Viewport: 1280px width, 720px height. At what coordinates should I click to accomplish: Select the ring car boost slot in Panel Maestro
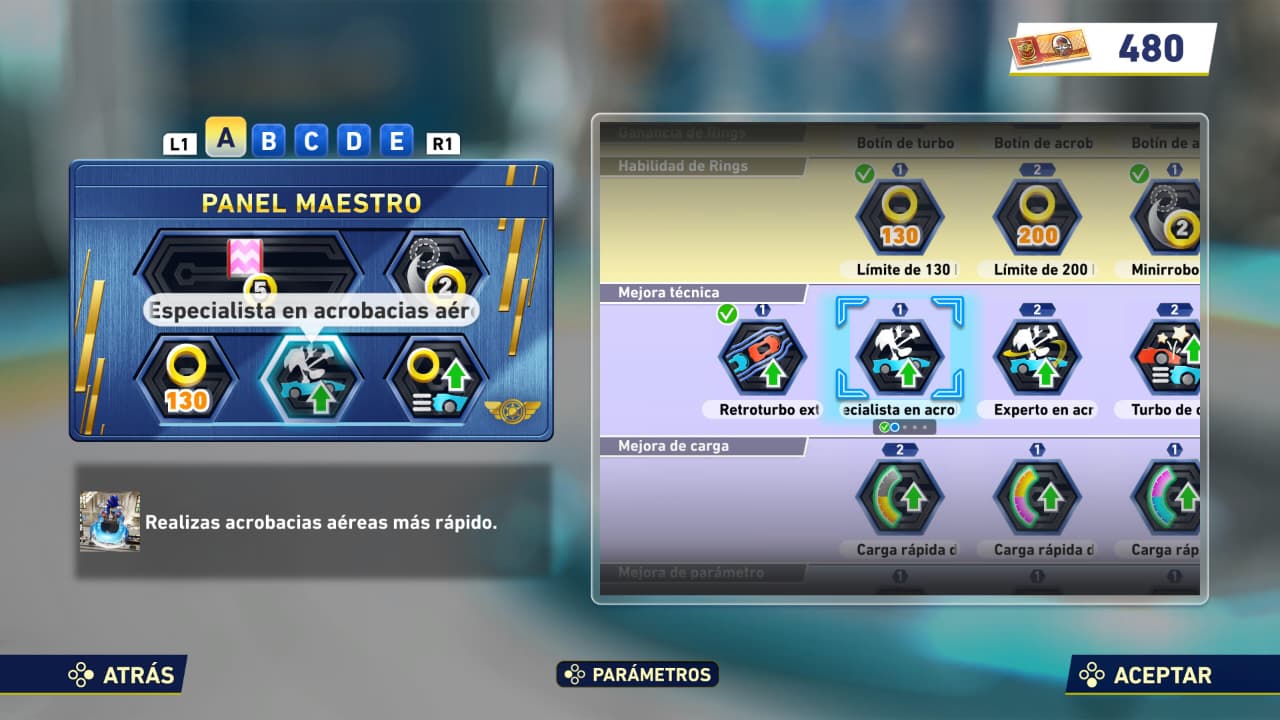[436, 377]
